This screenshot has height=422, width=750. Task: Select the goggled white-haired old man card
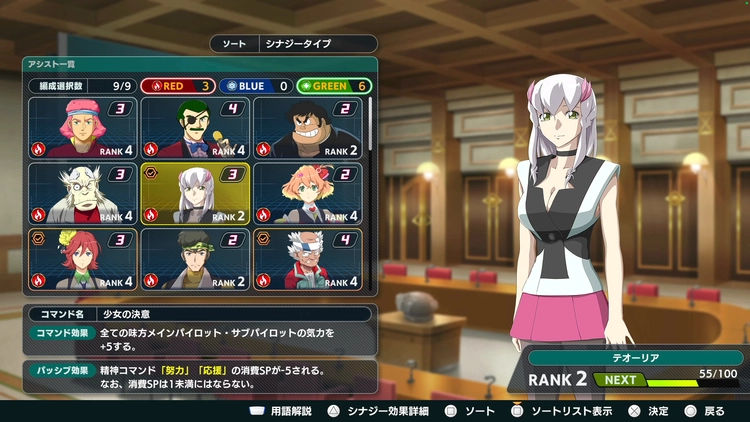click(x=307, y=258)
